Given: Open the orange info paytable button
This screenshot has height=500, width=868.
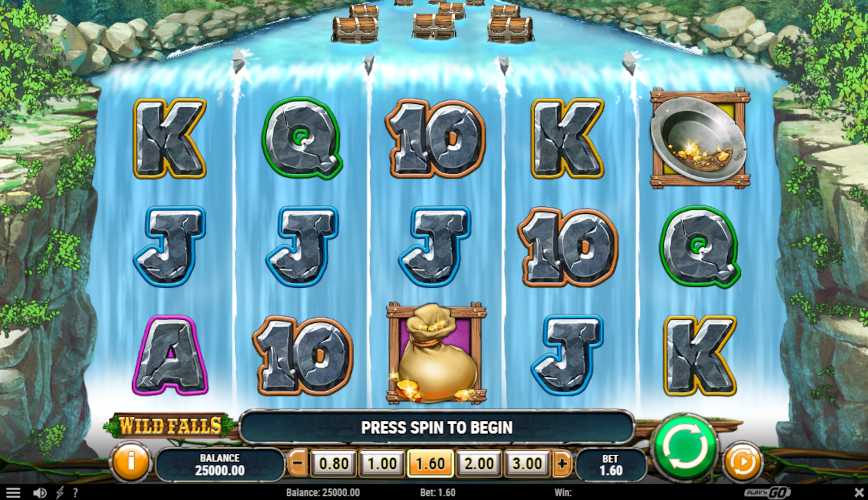Looking at the screenshot, I should (x=132, y=462).
